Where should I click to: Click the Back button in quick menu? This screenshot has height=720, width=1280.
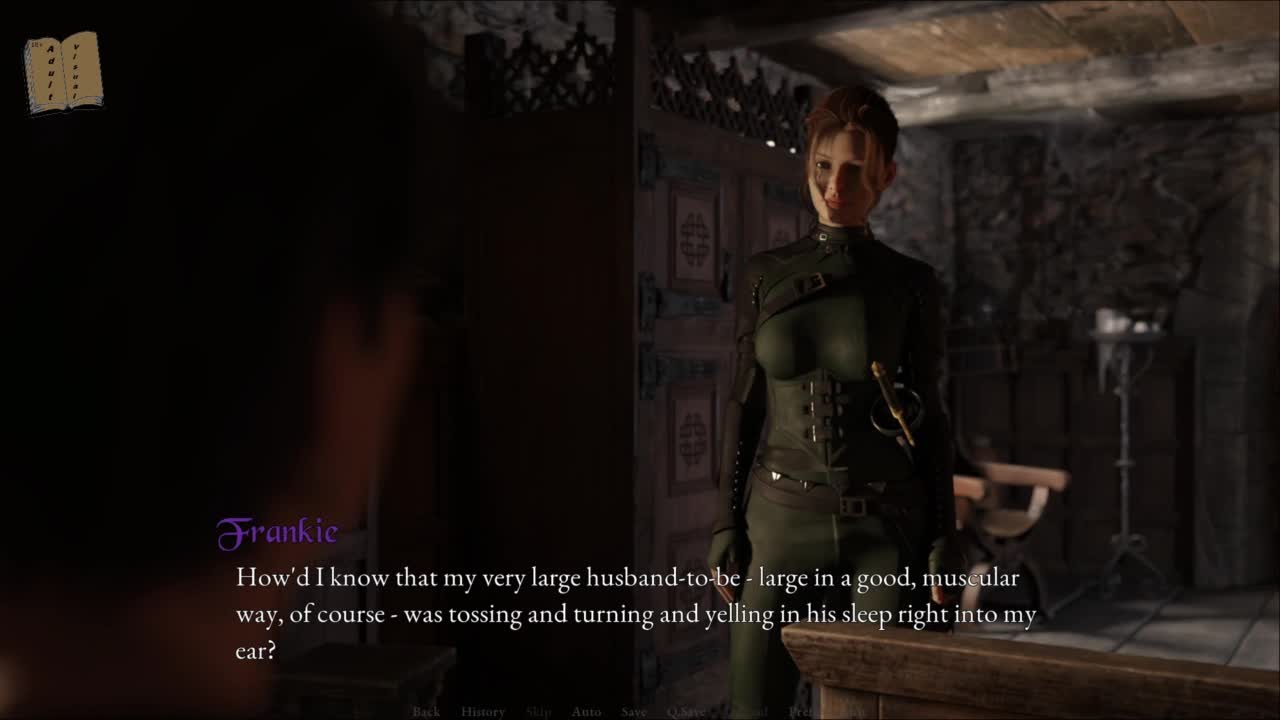click(x=426, y=712)
